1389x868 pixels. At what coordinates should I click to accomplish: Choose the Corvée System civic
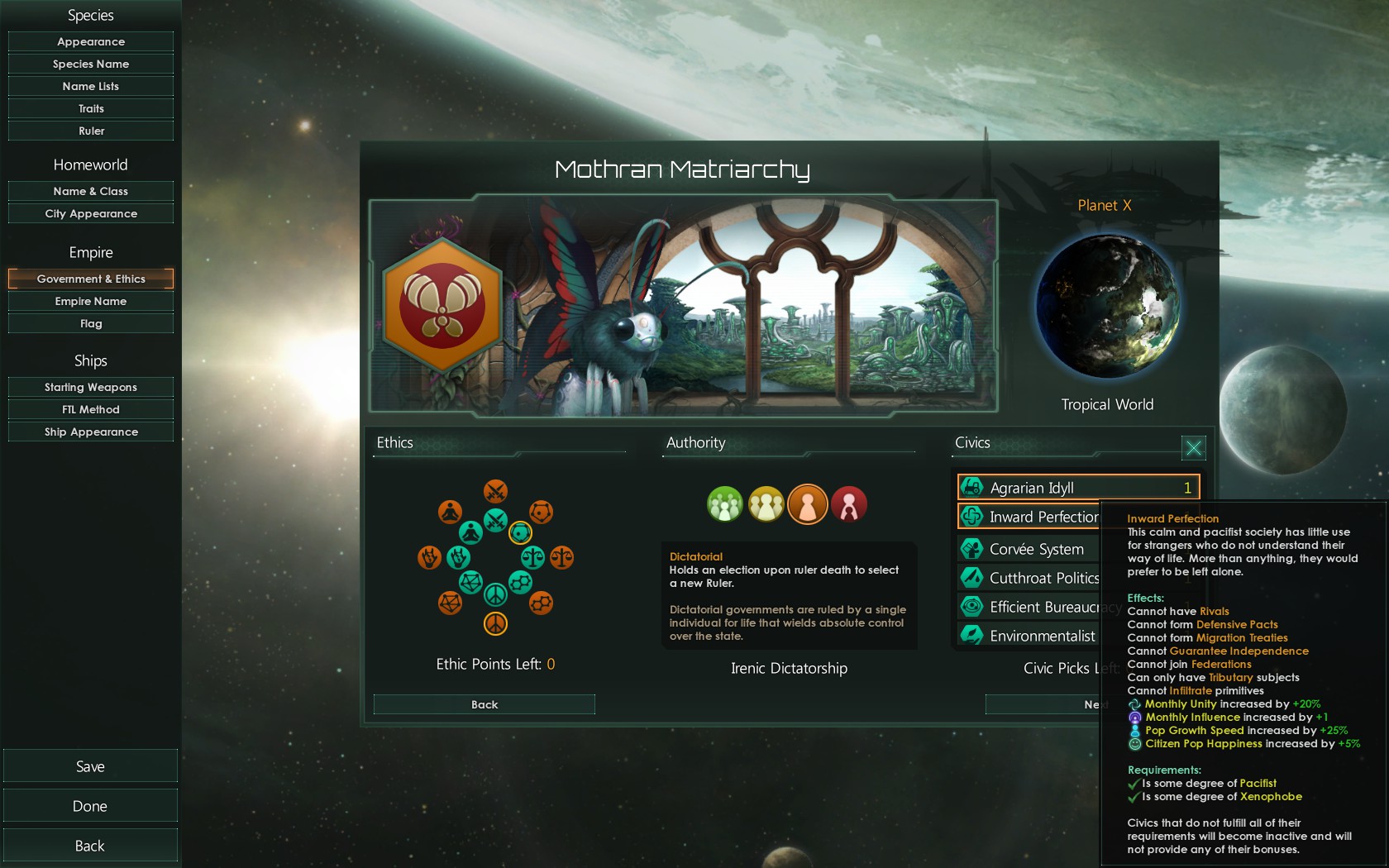(1029, 549)
